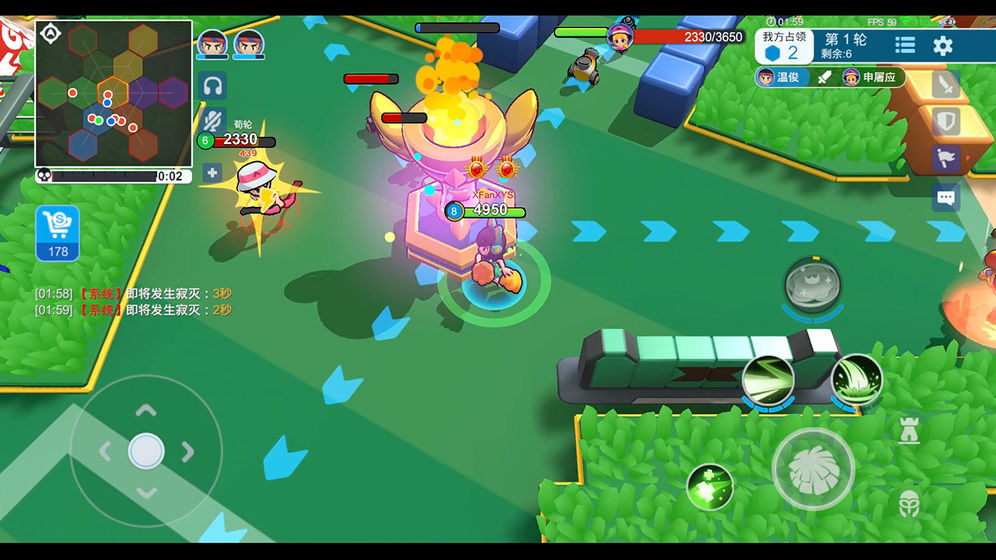Click the first teammate portrait

click(x=212, y=44)
